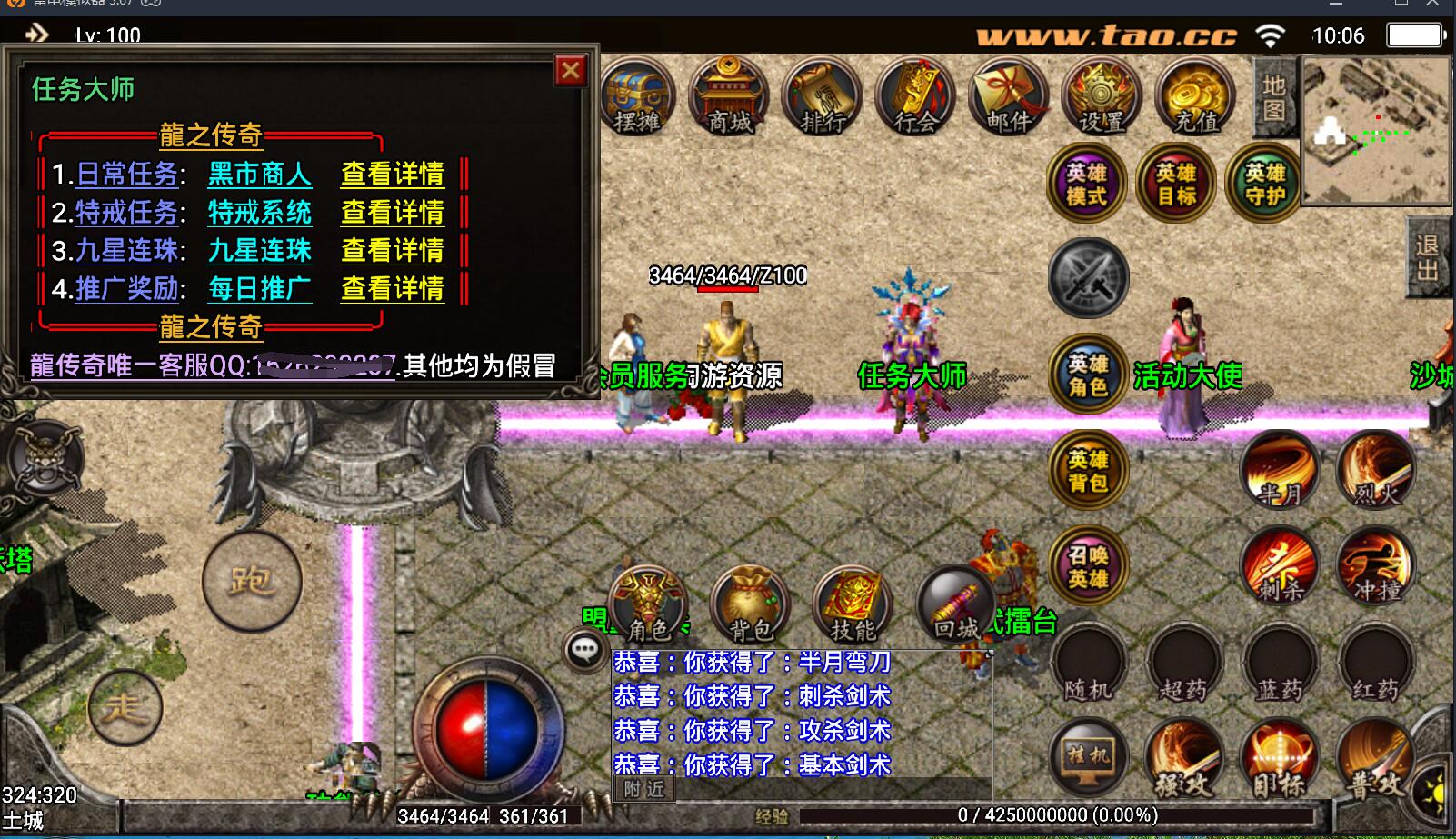The image size is (1456, 839).
Task: Use the 回城 return scroll
Action: [956, 604]
